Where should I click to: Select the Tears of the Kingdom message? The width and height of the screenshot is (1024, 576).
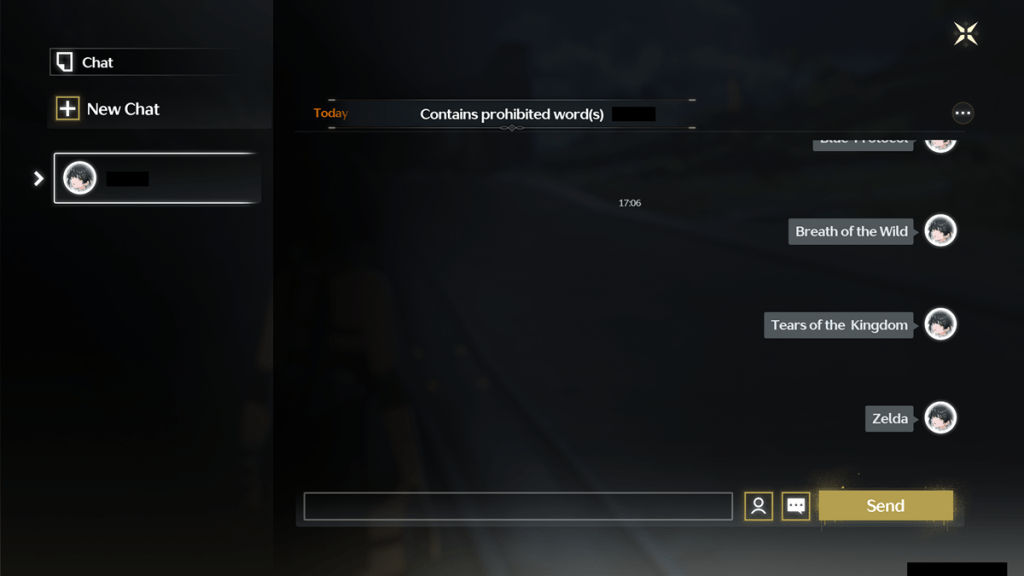(839, 325)
